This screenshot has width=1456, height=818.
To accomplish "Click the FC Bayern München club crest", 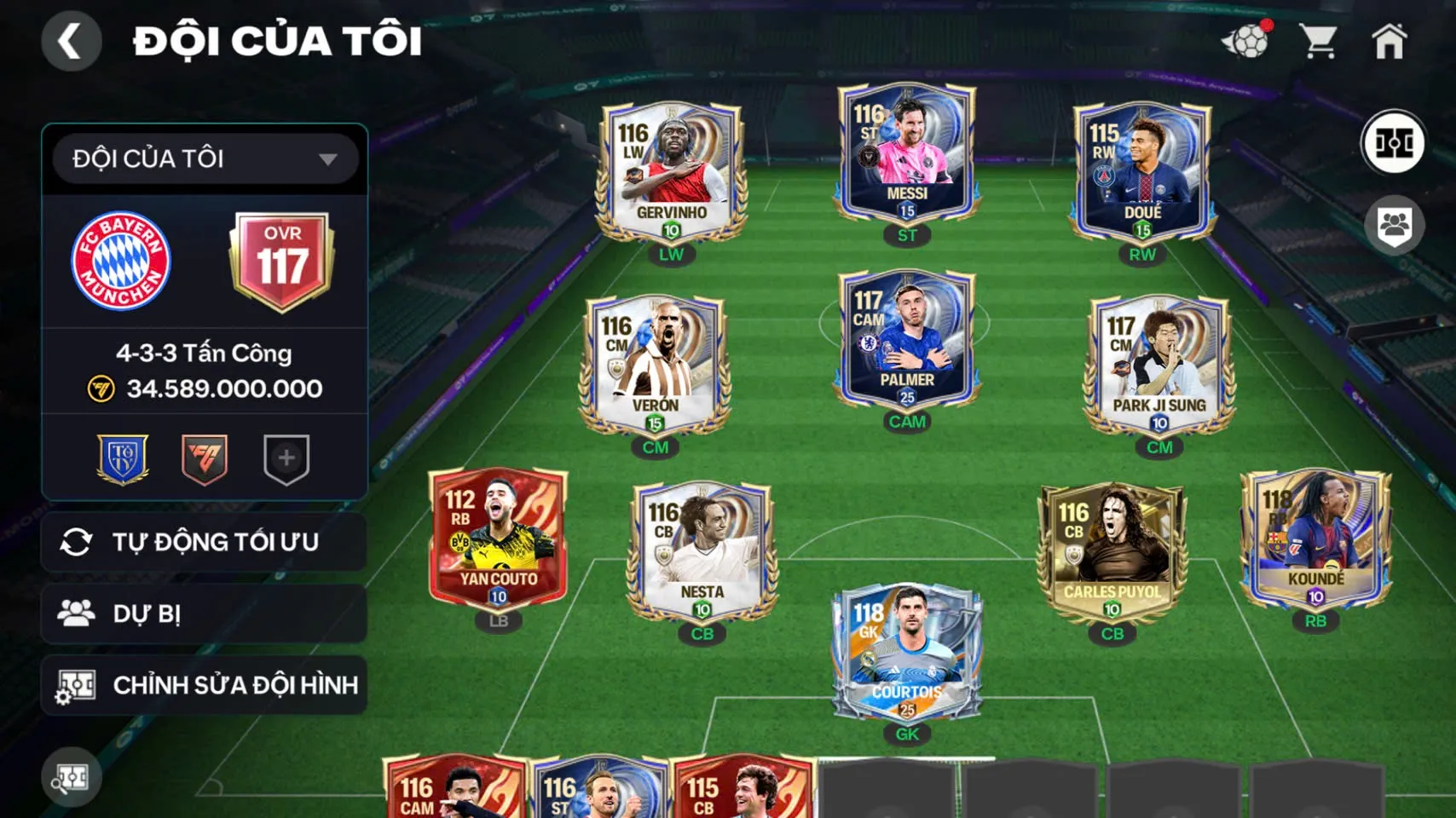I will 121,261.
